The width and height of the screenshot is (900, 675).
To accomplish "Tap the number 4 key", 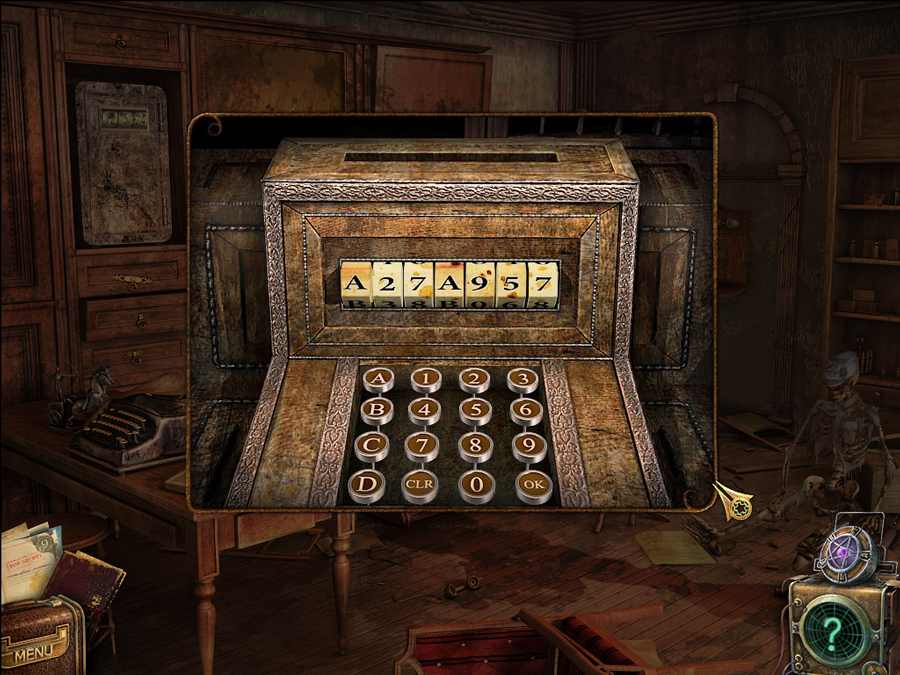I will [425, 409].
